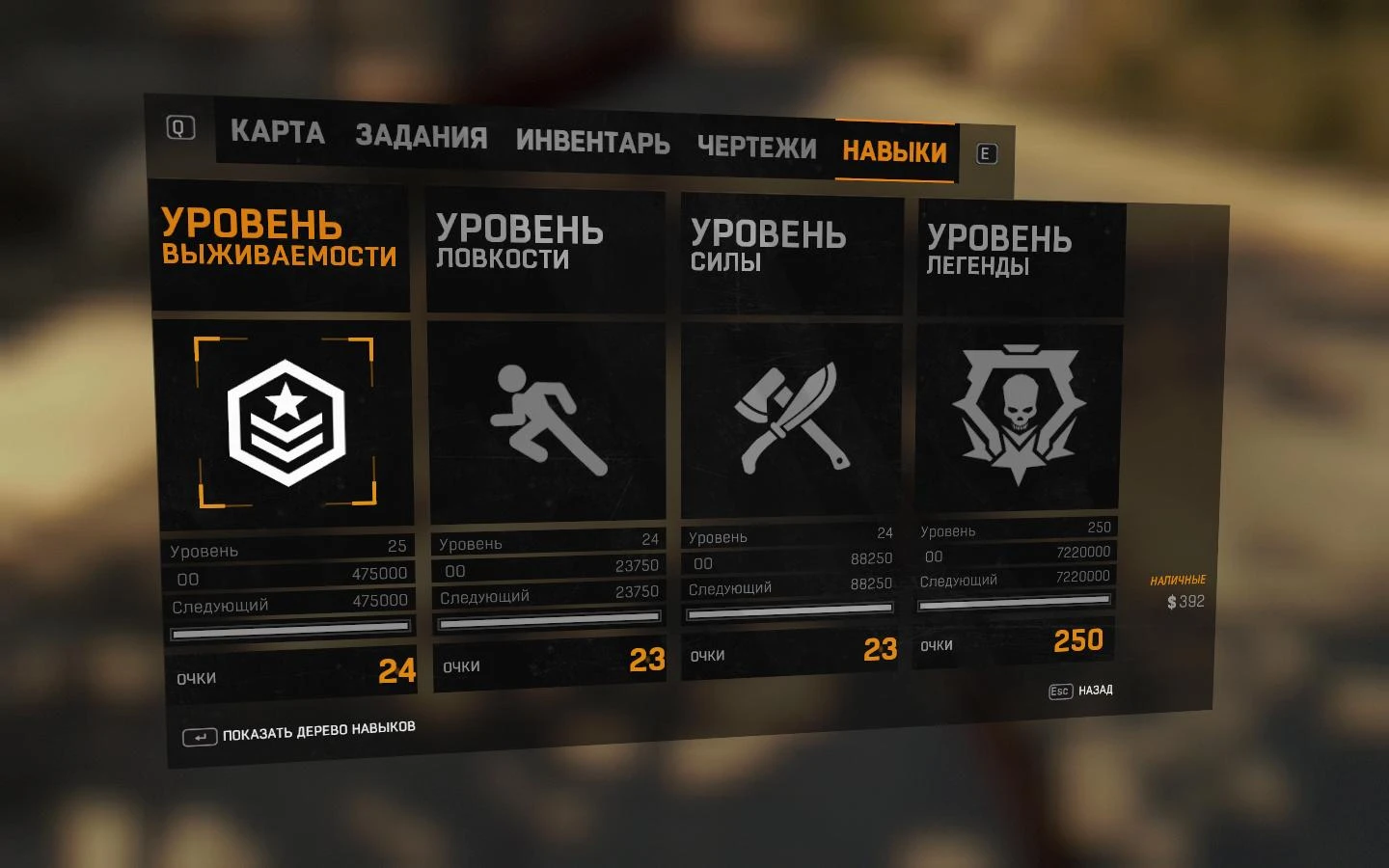Open the Power skill crossed weapons icon

tap(791, 420)
